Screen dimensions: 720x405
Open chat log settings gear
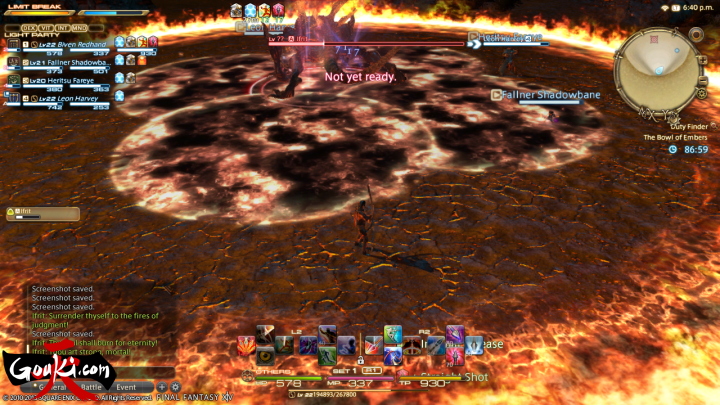click(x=175, y=387)
